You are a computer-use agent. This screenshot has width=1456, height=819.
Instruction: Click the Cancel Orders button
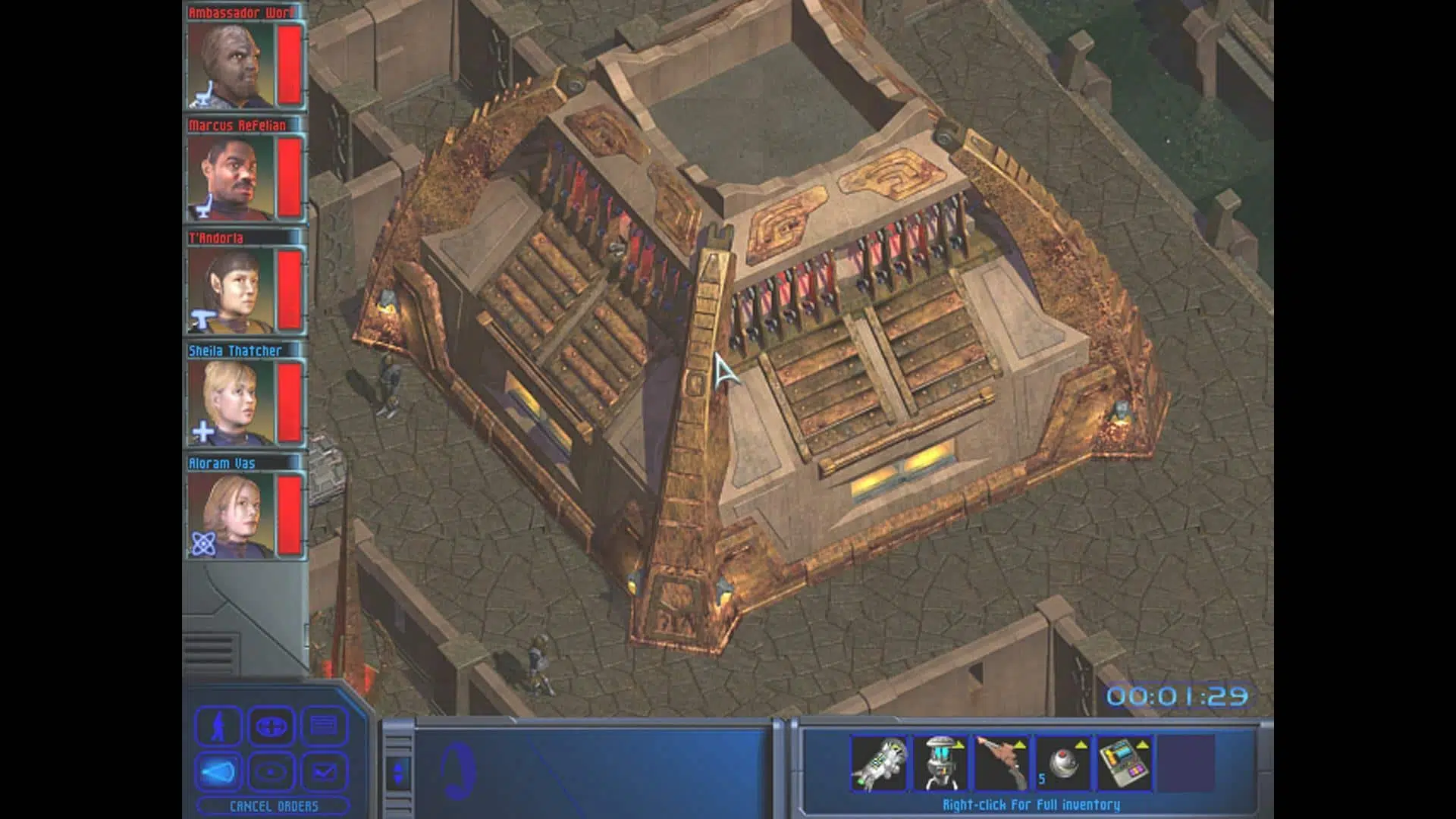[273, 806]
